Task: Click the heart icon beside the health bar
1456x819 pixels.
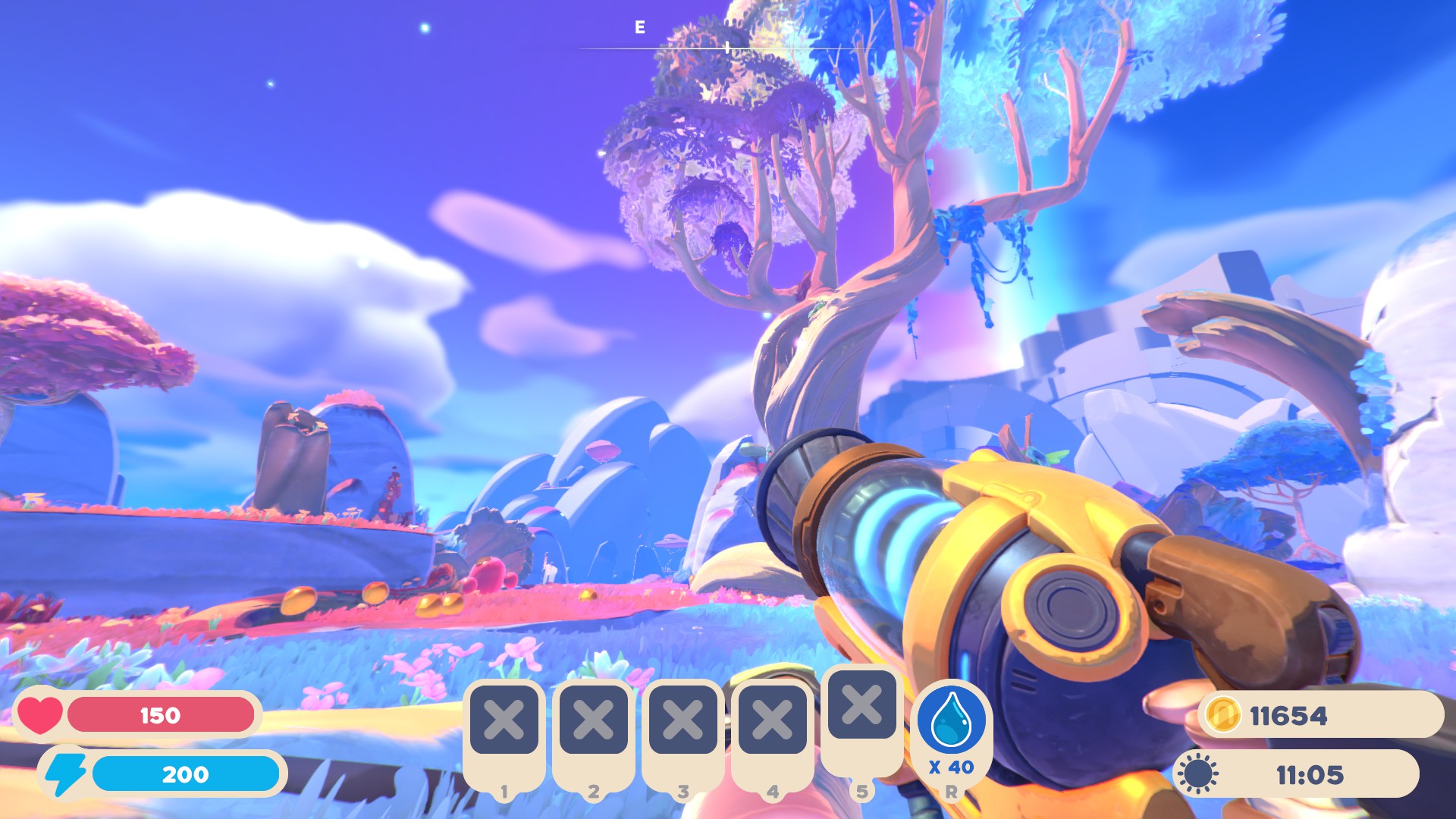Action: 39,715
